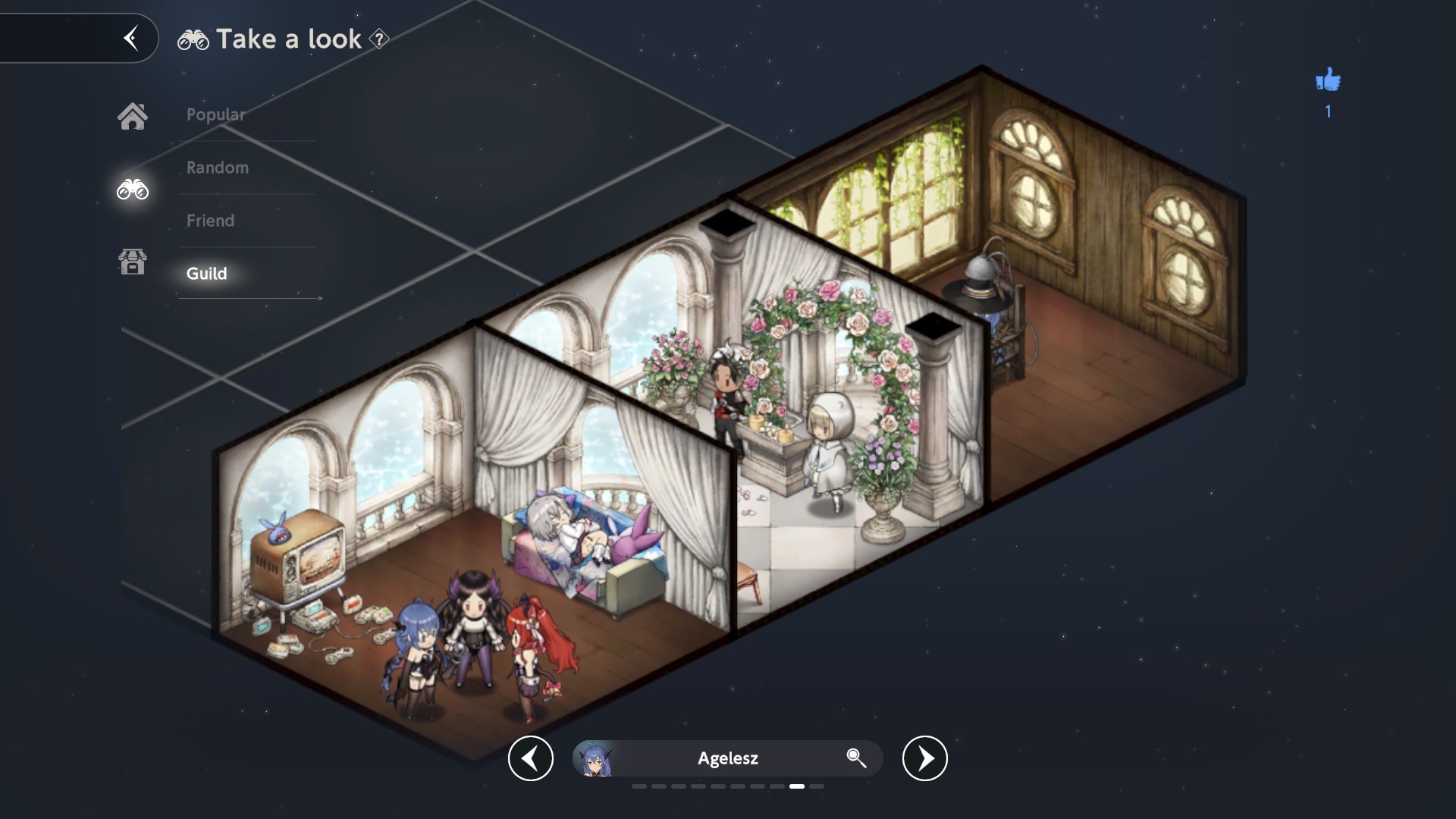Go back using the top-left arrow
The width and height of the screenshot is (1456, 819).
pos(131,38)
